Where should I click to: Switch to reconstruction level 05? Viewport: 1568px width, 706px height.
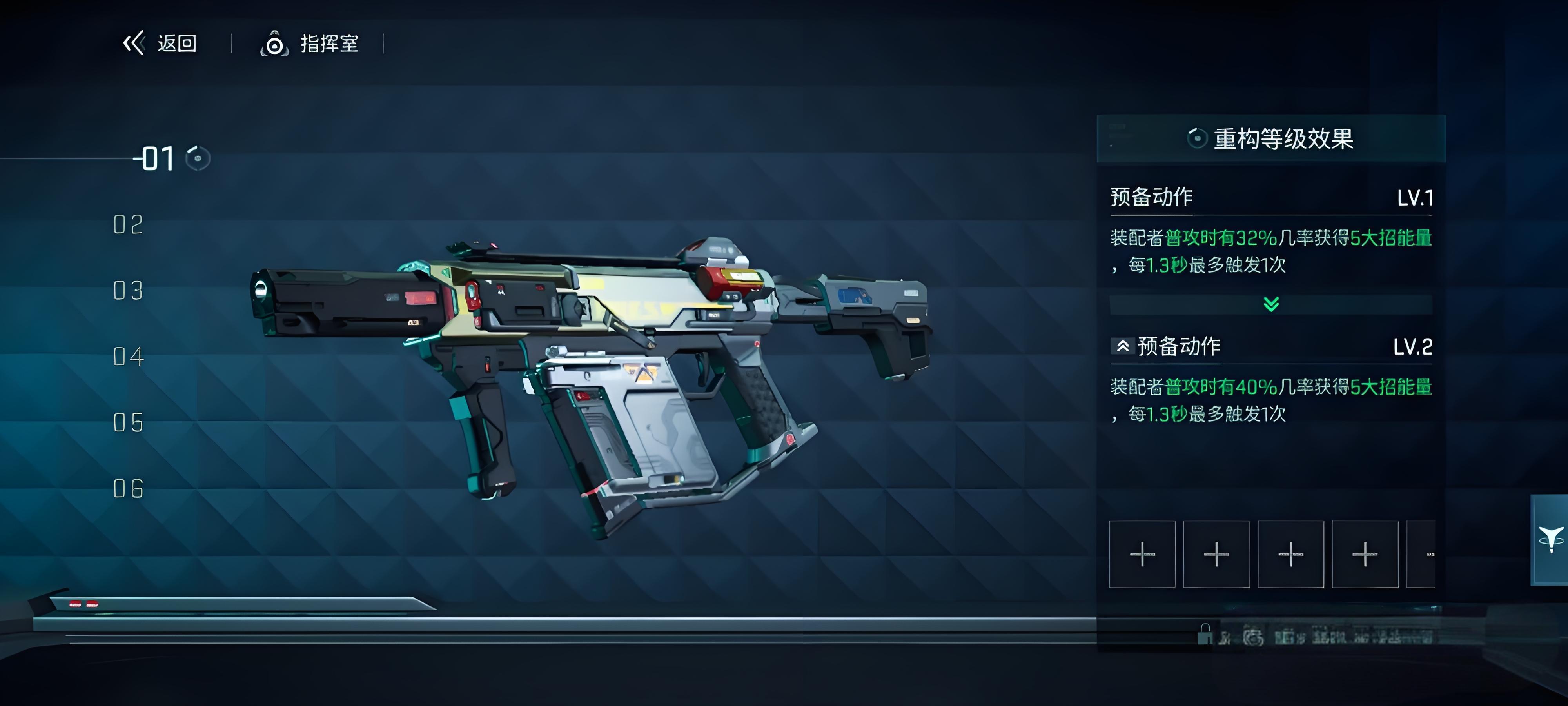(129, 423)
